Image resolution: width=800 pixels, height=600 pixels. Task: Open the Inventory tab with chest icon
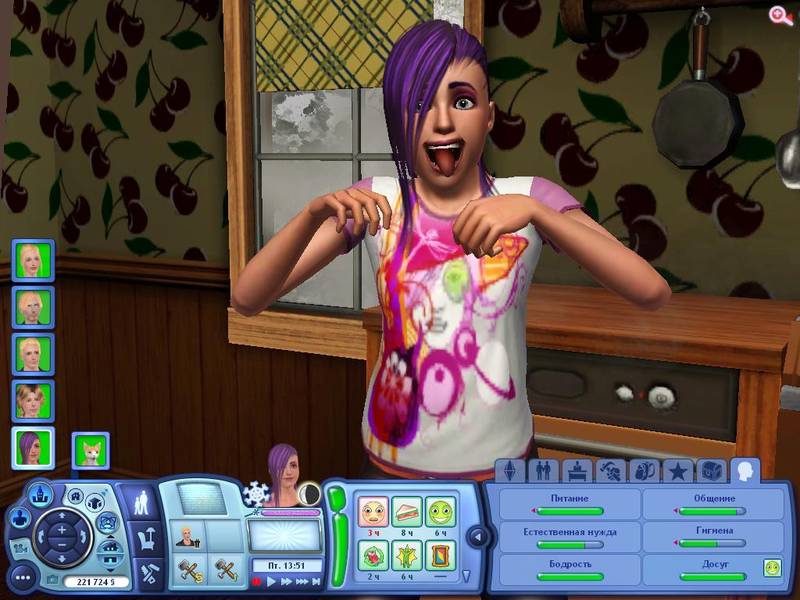tap(710, 470)
